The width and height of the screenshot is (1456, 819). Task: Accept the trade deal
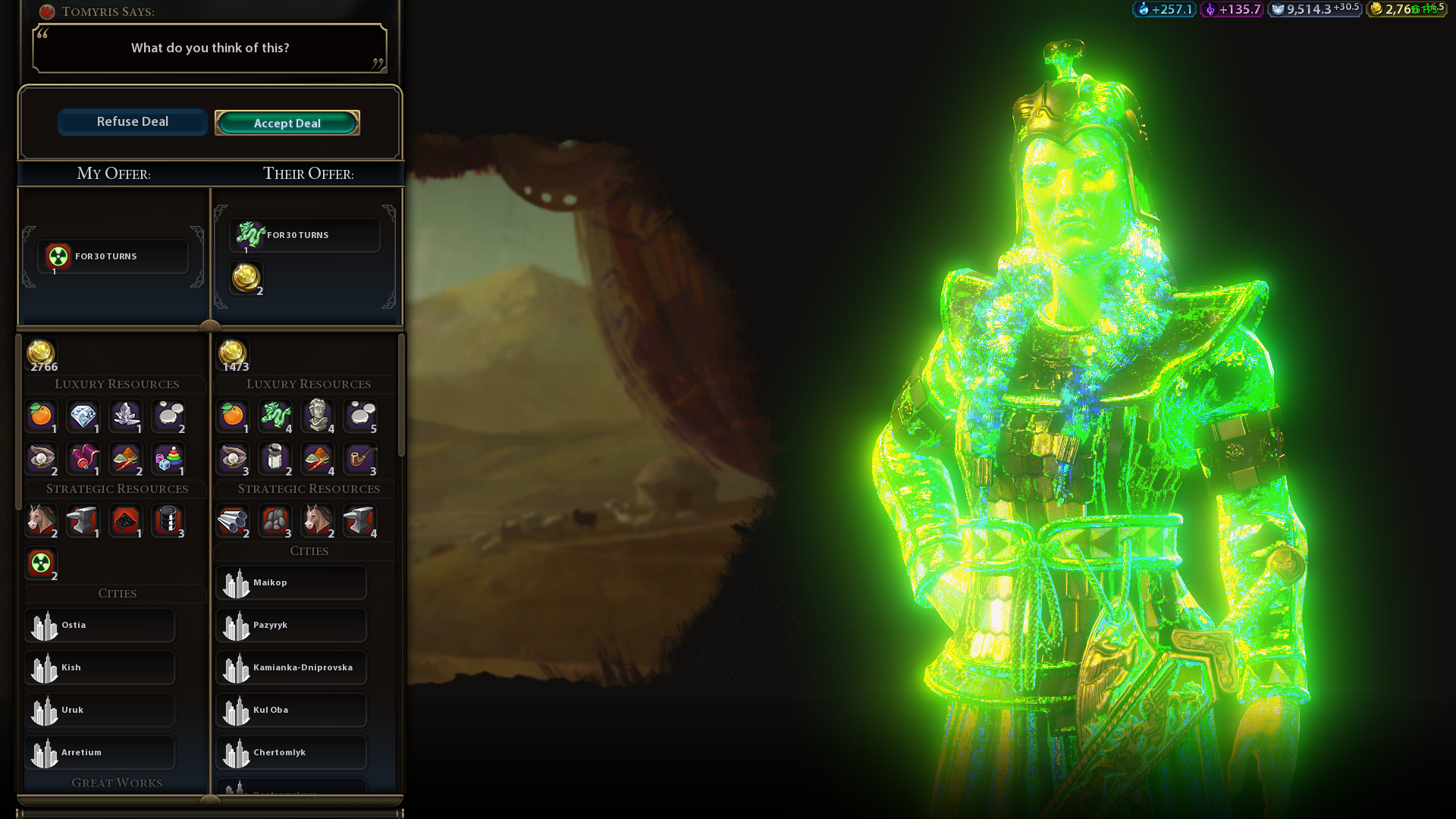[x=287, y=123]
